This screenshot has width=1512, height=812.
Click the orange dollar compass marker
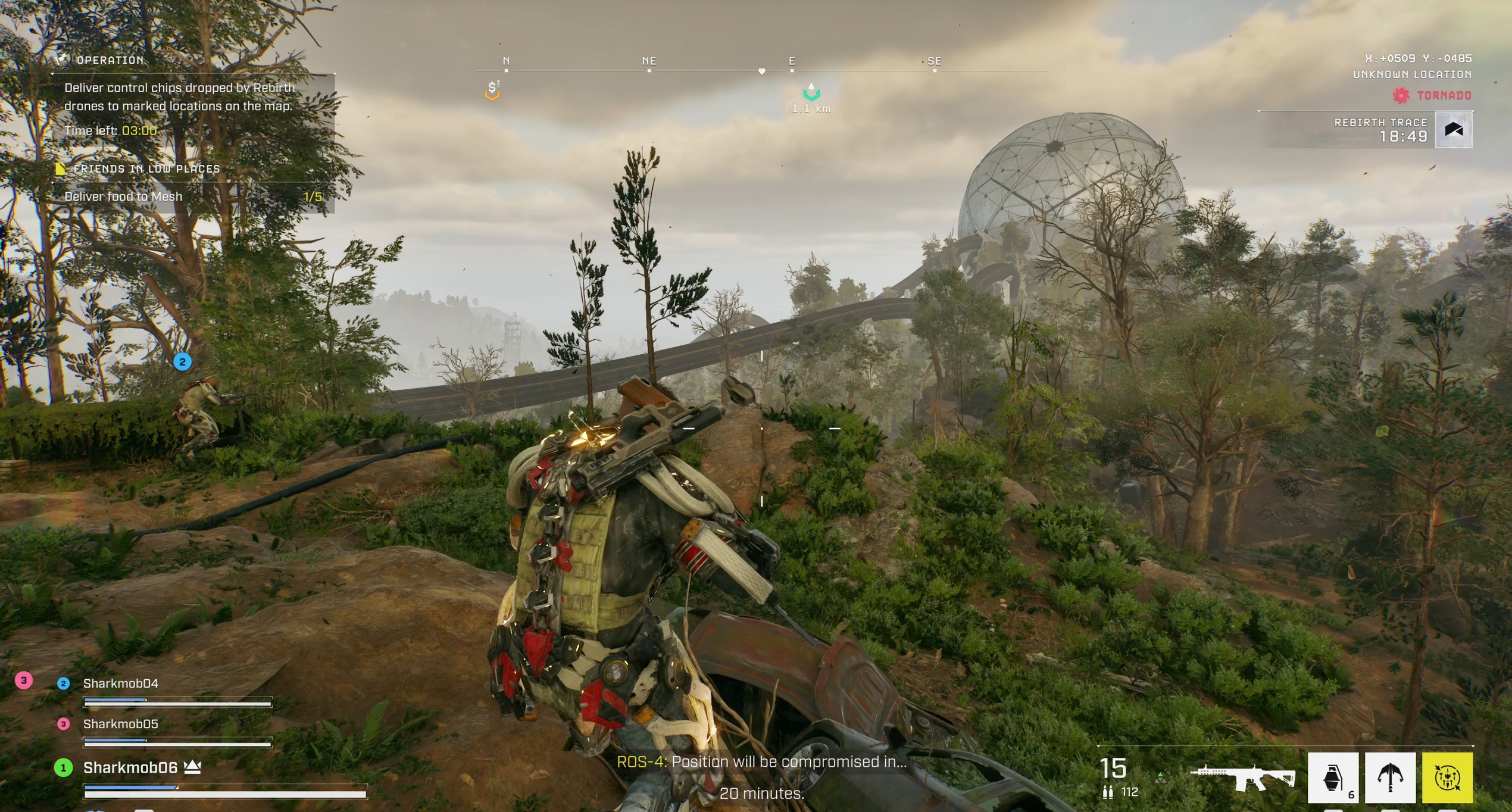point(492,90)
